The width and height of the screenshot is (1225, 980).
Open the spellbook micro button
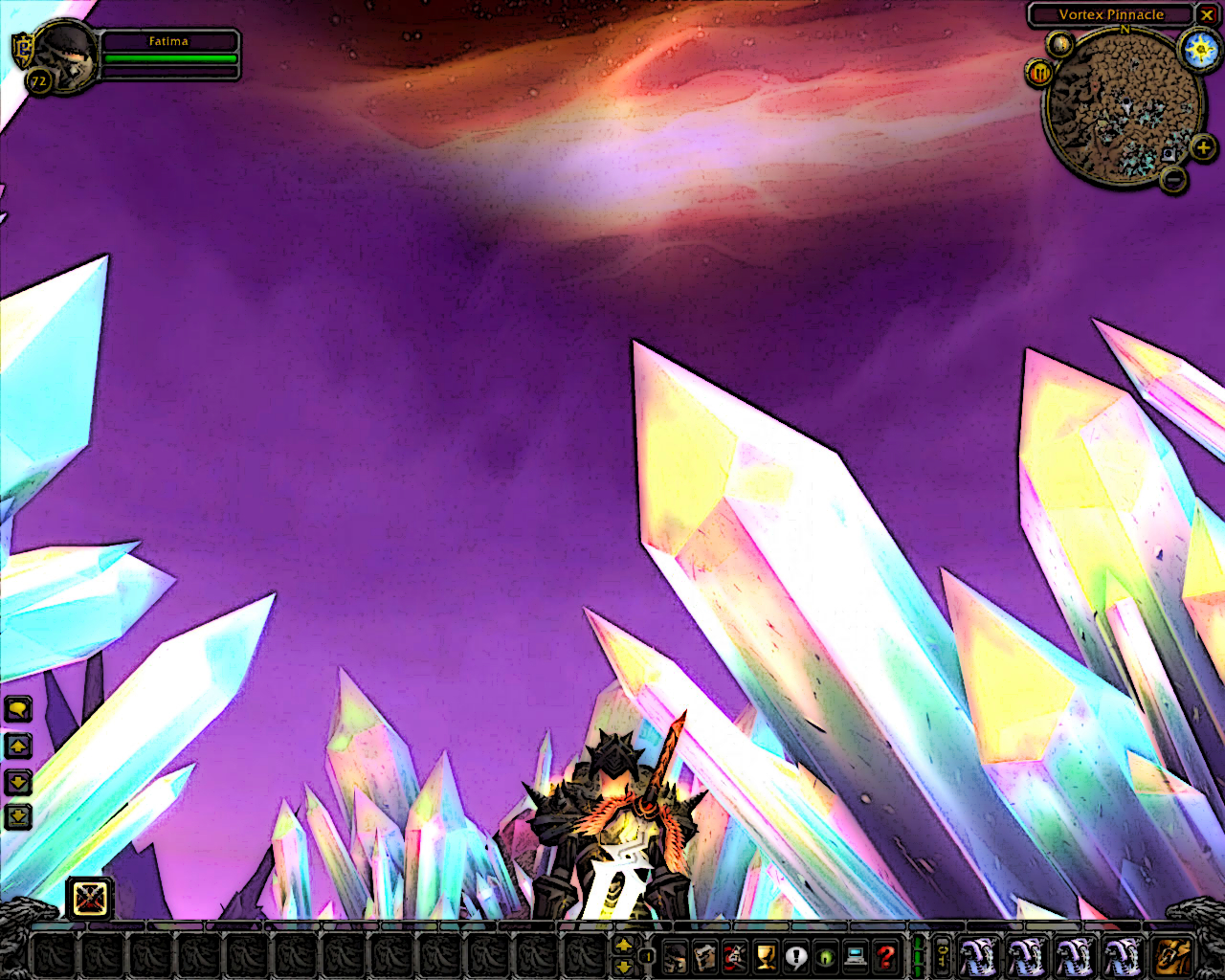(705, 956)
